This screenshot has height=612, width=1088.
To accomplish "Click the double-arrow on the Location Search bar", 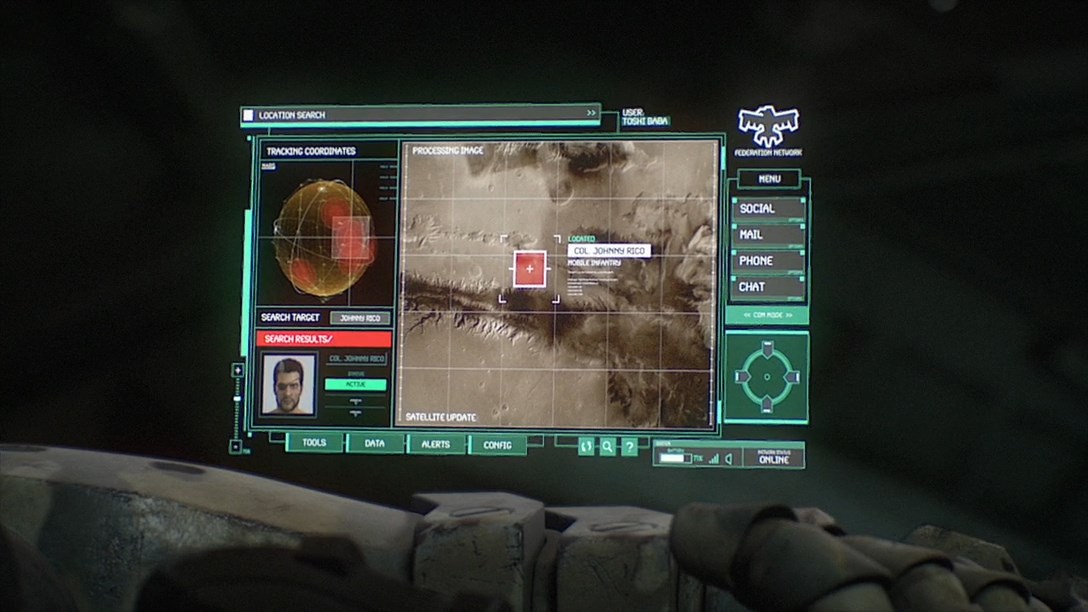I will [591, 114].
